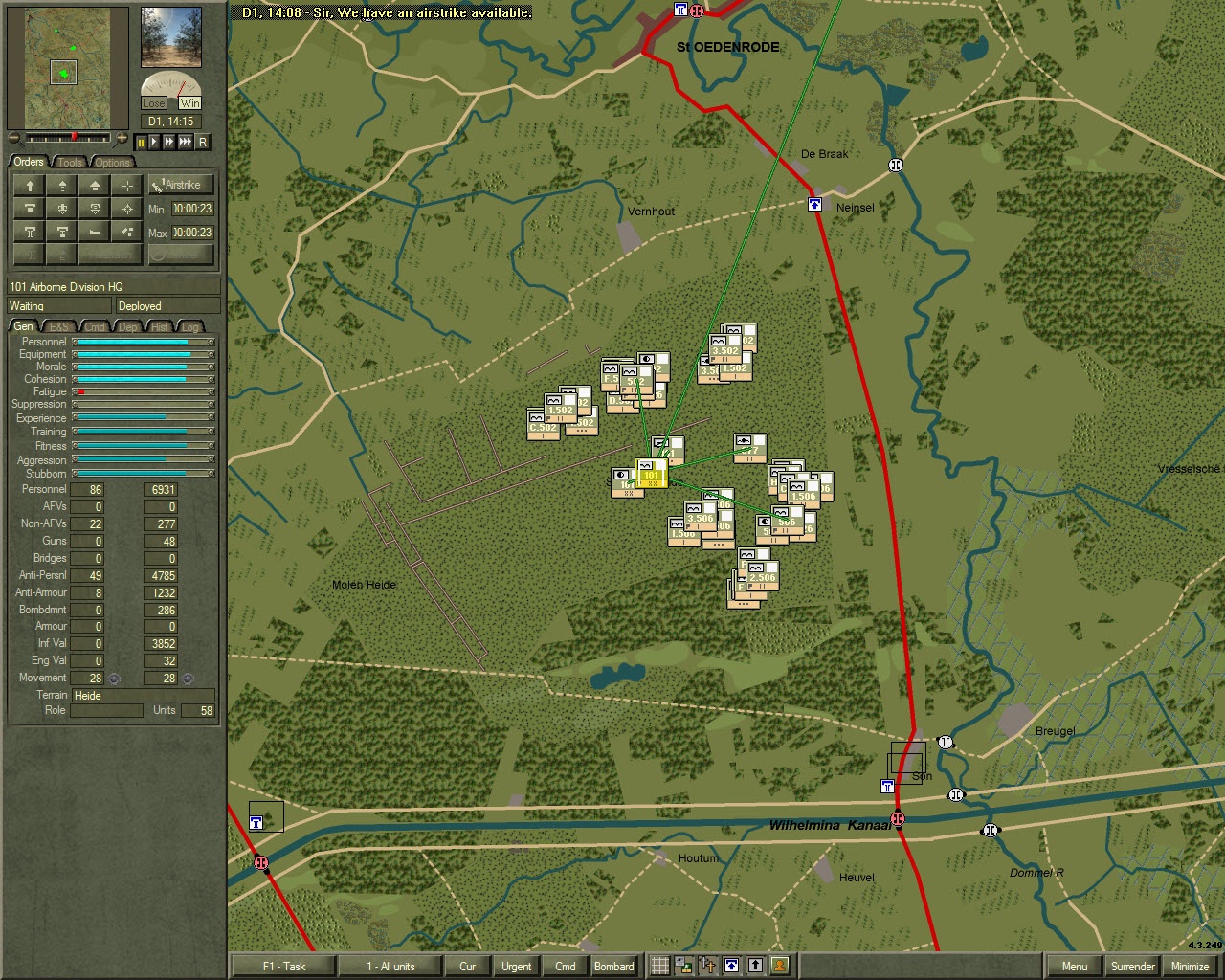Viewport: 1225px width, 980px height.
Task: Enable the Bombard toggle on the bottom bar
Action: coord(613,967)
